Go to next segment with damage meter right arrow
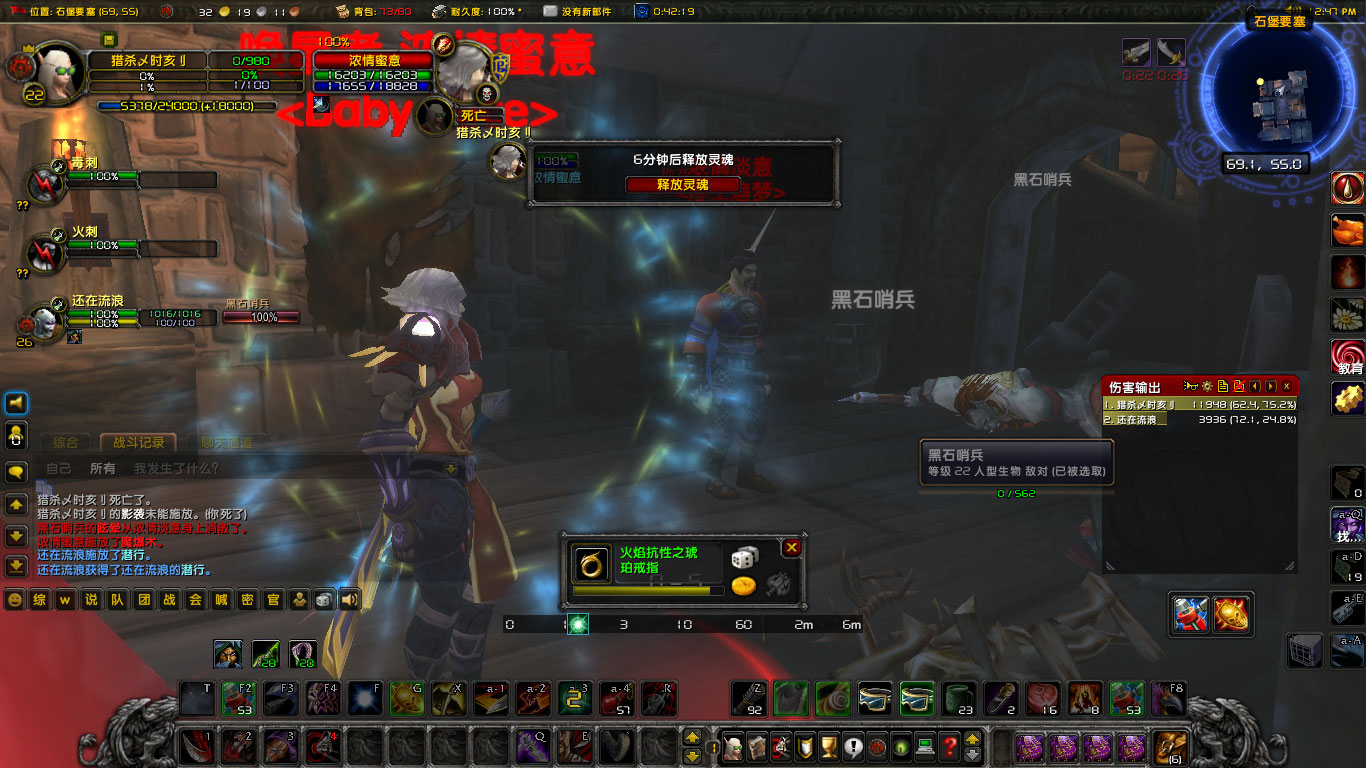The width and height of the screenshot is (1366, 768). [x=1269, y=386]
